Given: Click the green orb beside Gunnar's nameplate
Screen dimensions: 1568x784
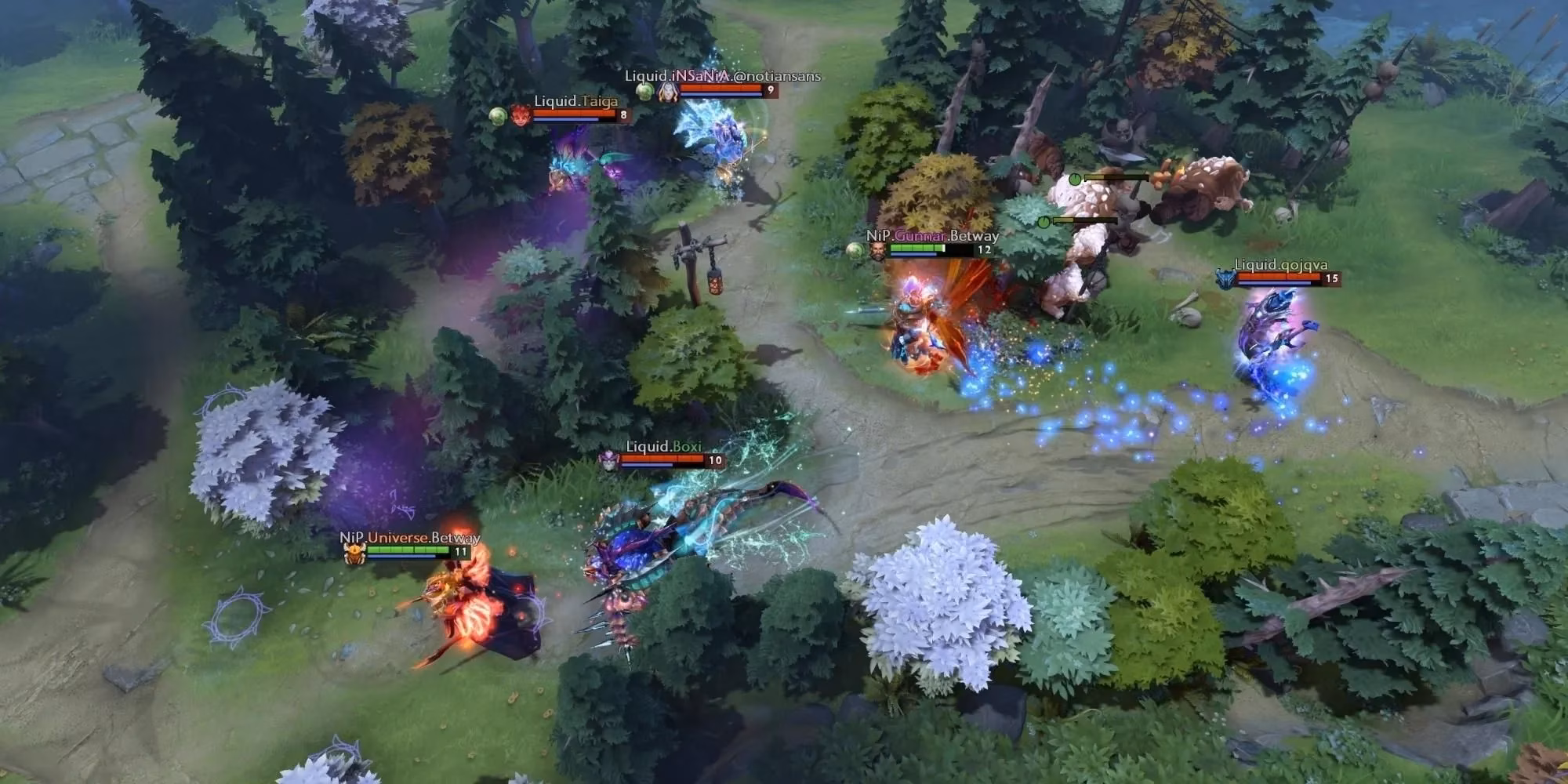Looking at the screenshot, I should [x=855, y=250].
